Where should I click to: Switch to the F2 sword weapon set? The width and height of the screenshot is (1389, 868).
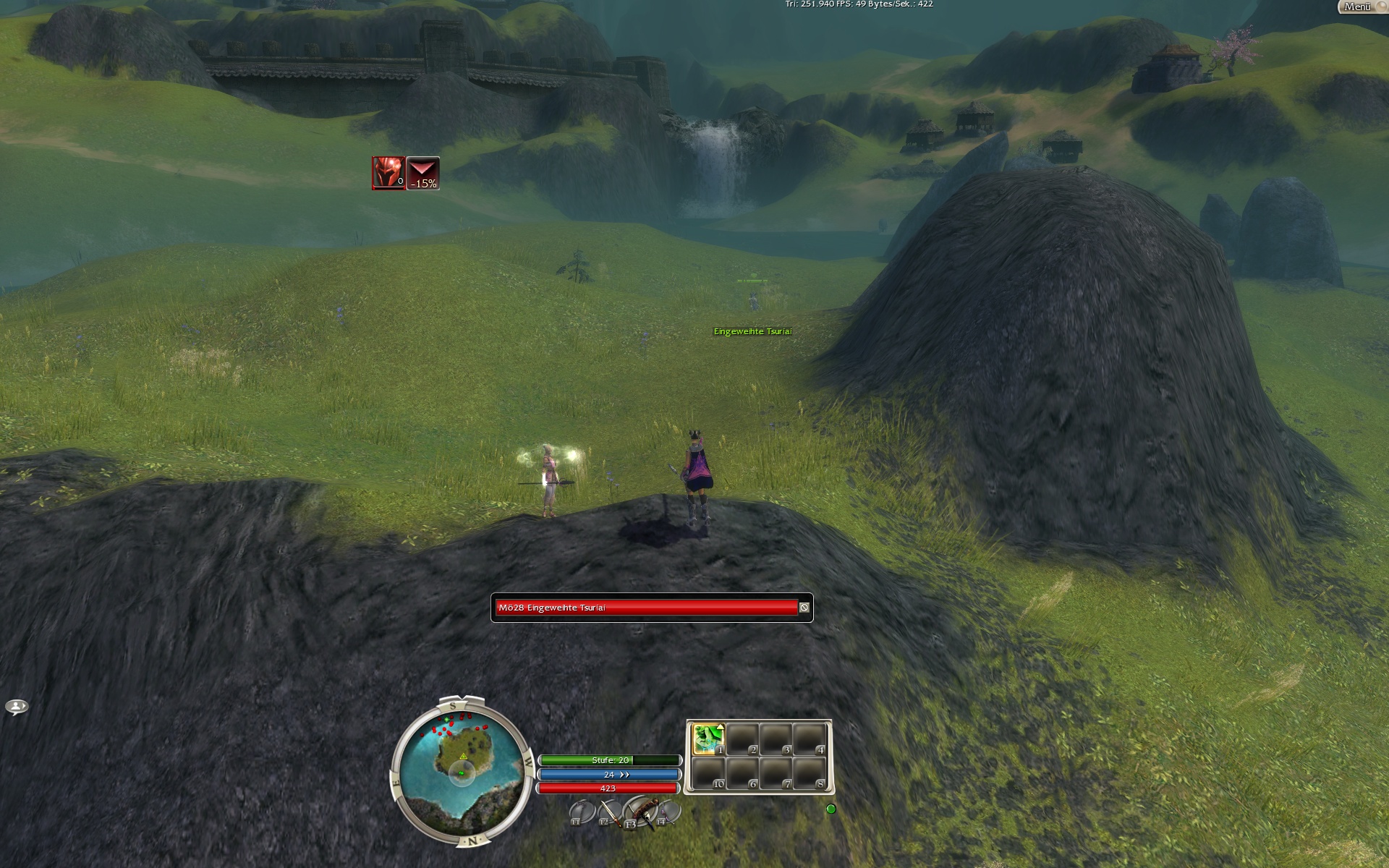point(609,813)
